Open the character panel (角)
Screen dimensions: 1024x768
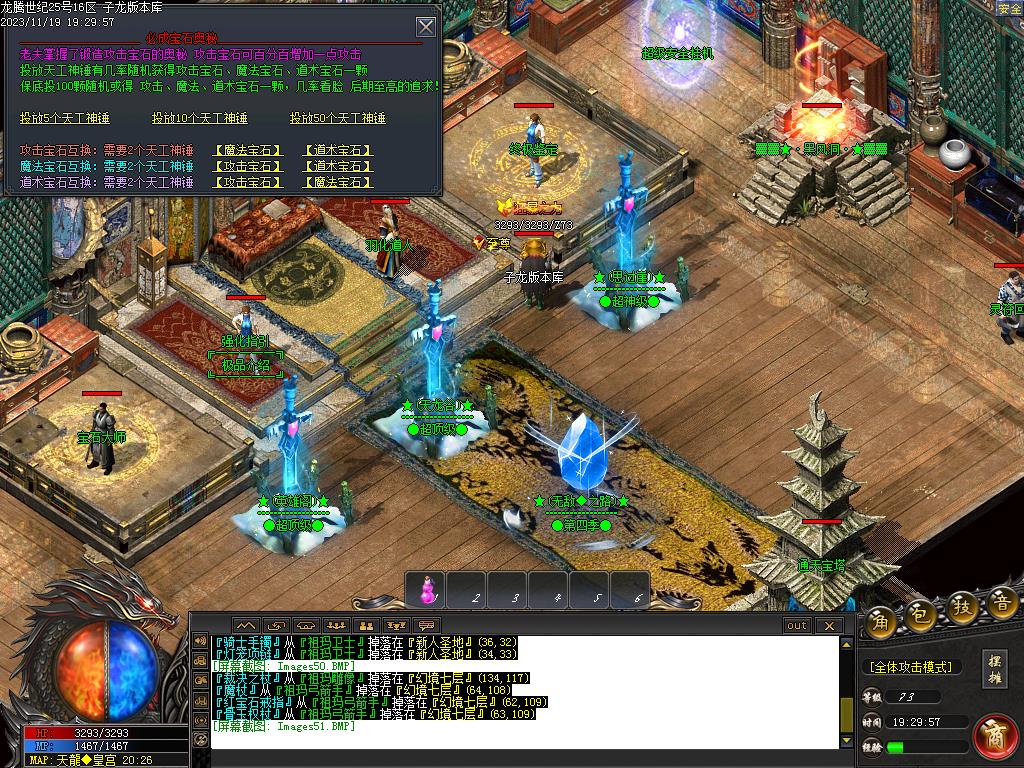[x=881, y=617]
